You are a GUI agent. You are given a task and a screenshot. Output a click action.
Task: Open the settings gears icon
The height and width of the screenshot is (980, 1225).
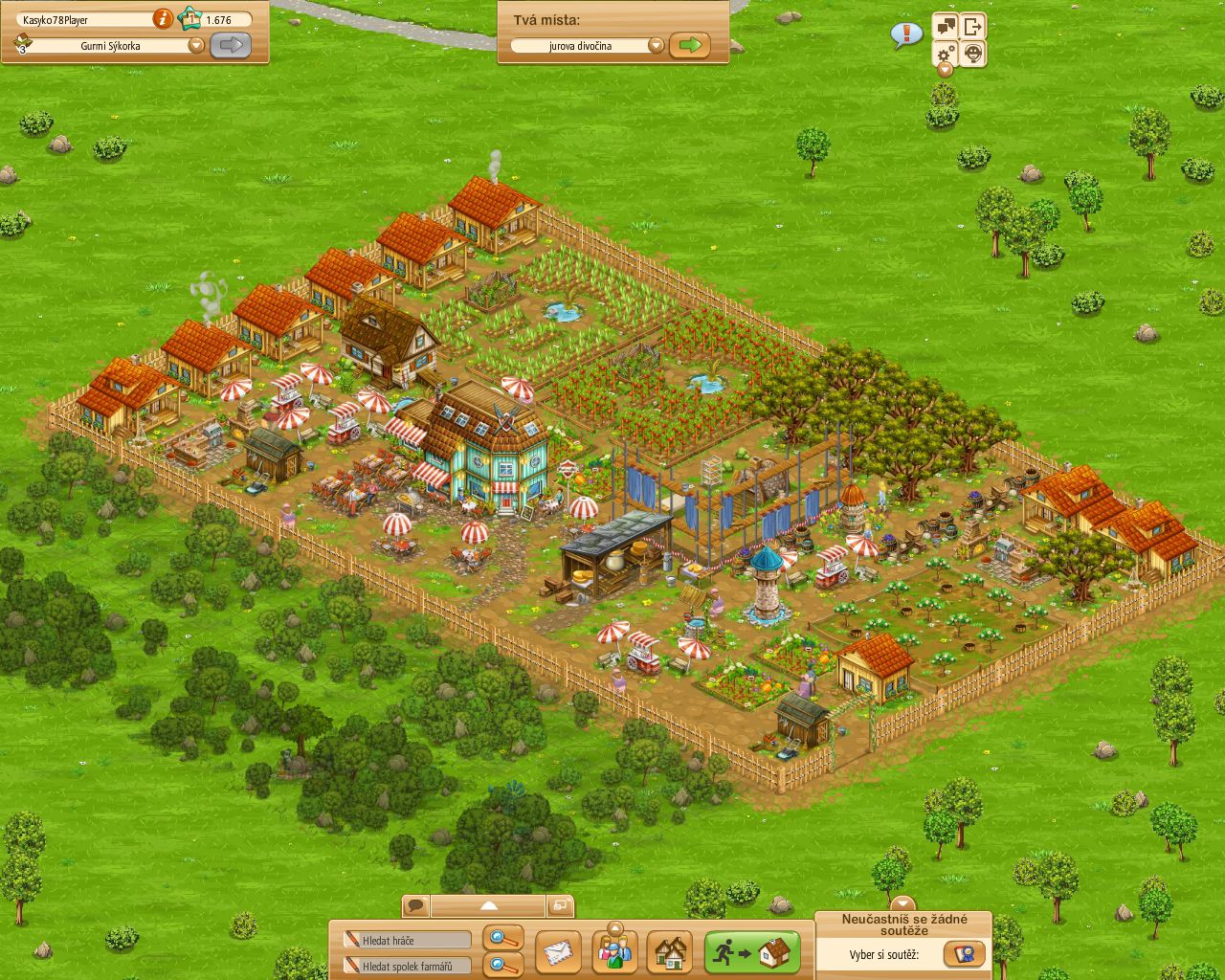tap(944, 54)
